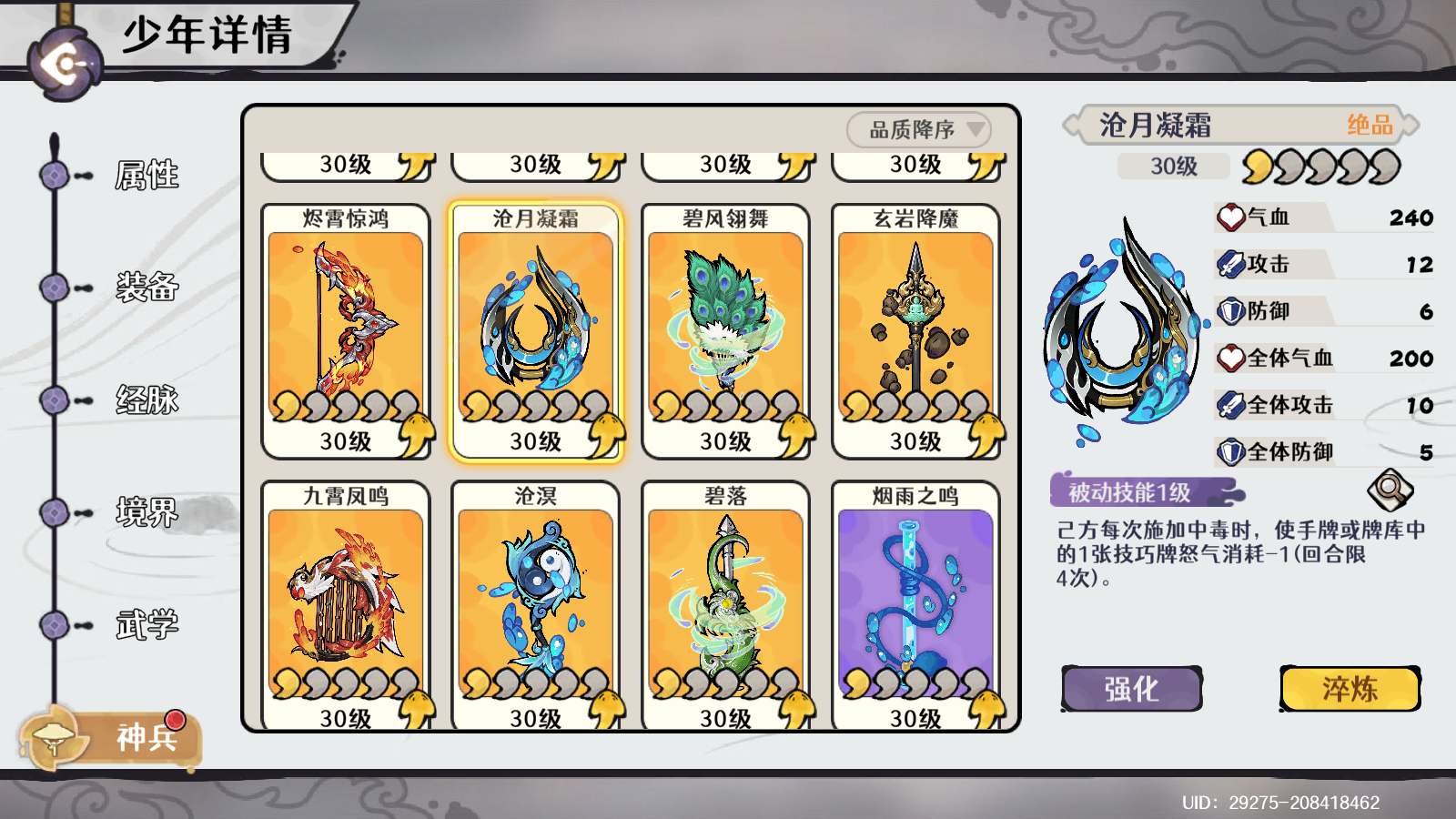Switch to the 属性 tab

tap(146, 173)
